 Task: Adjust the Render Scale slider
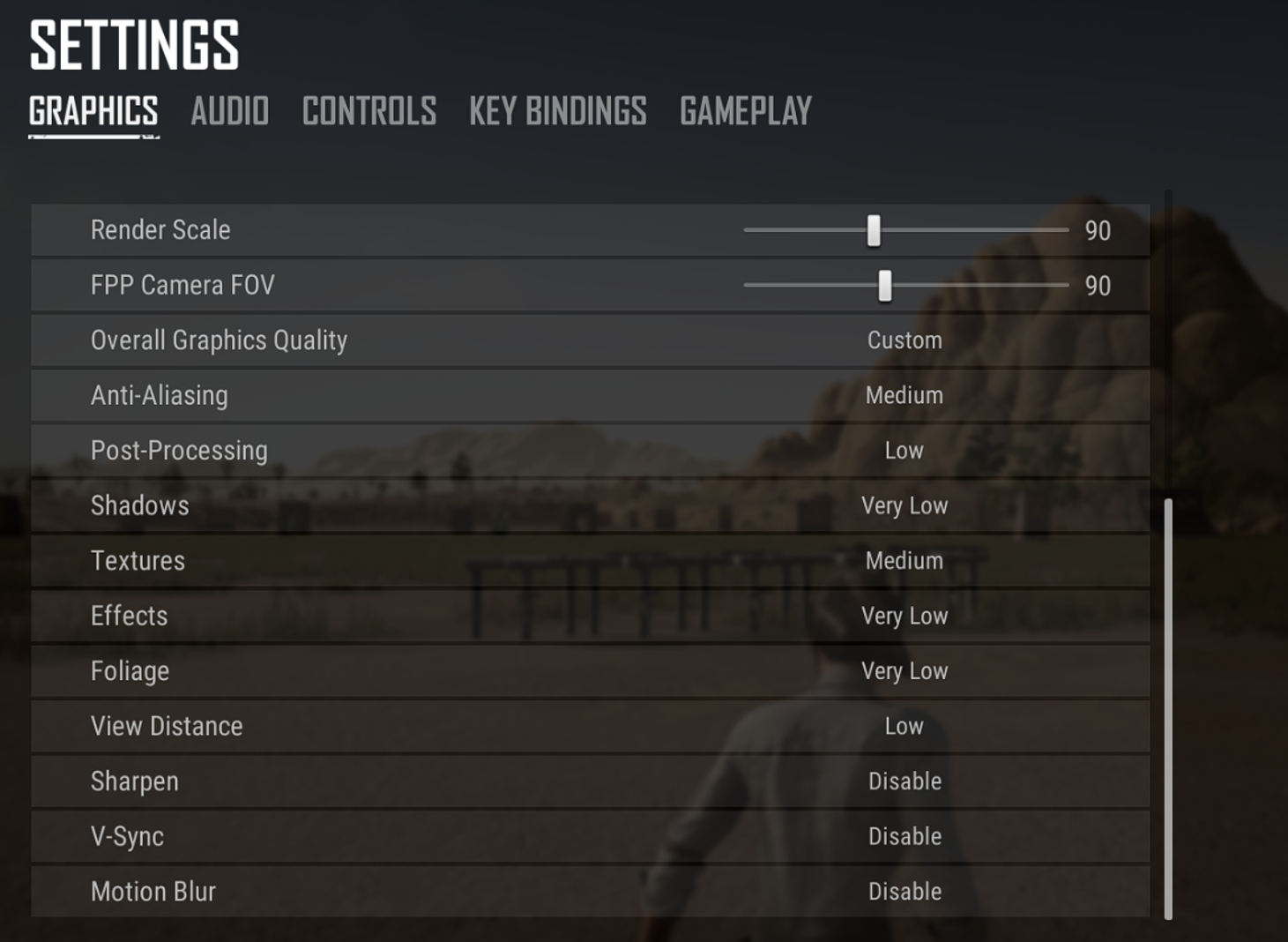[x=873, y=230]
